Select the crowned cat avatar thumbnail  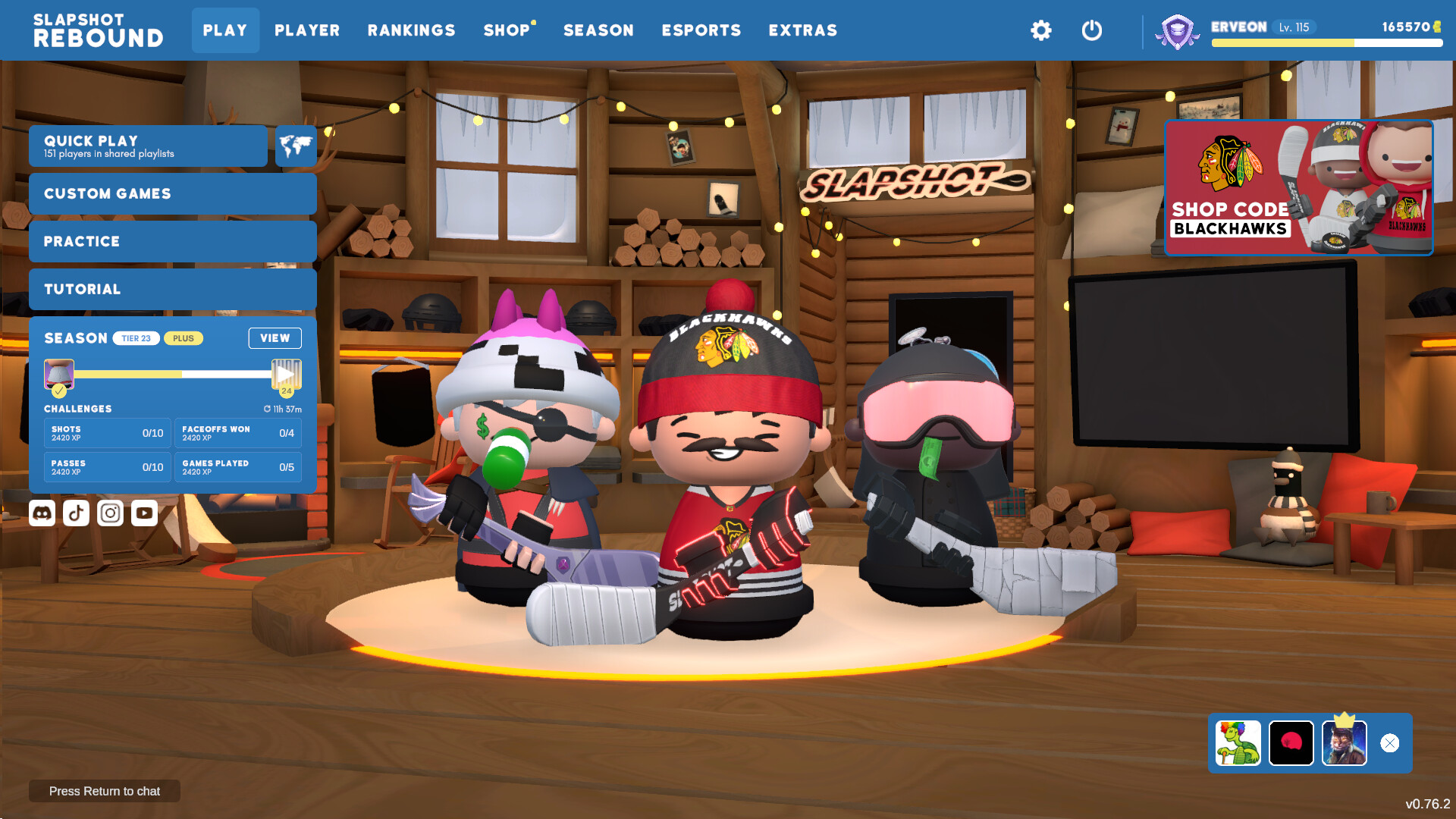tap(1344, 743)
